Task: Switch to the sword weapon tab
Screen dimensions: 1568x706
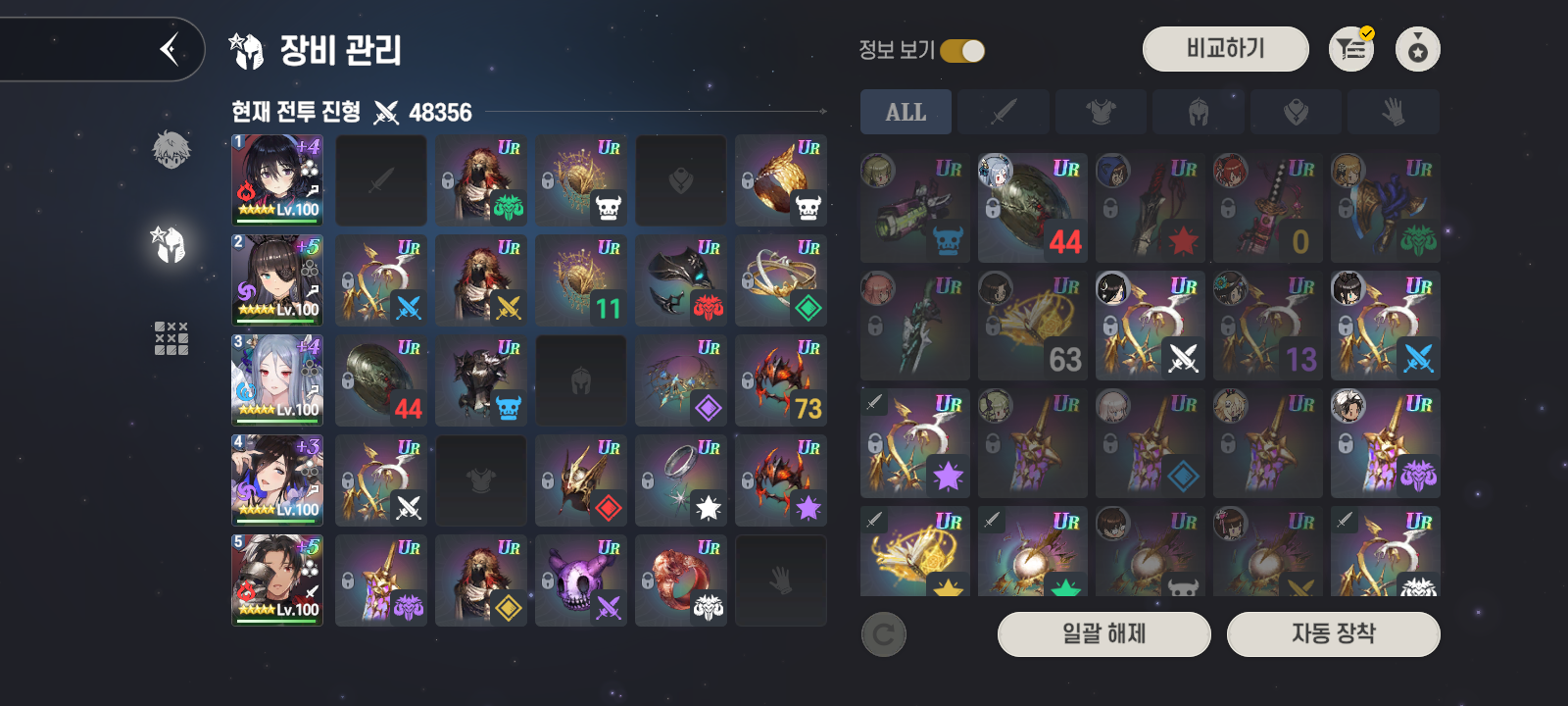Action: (1003, 113)
